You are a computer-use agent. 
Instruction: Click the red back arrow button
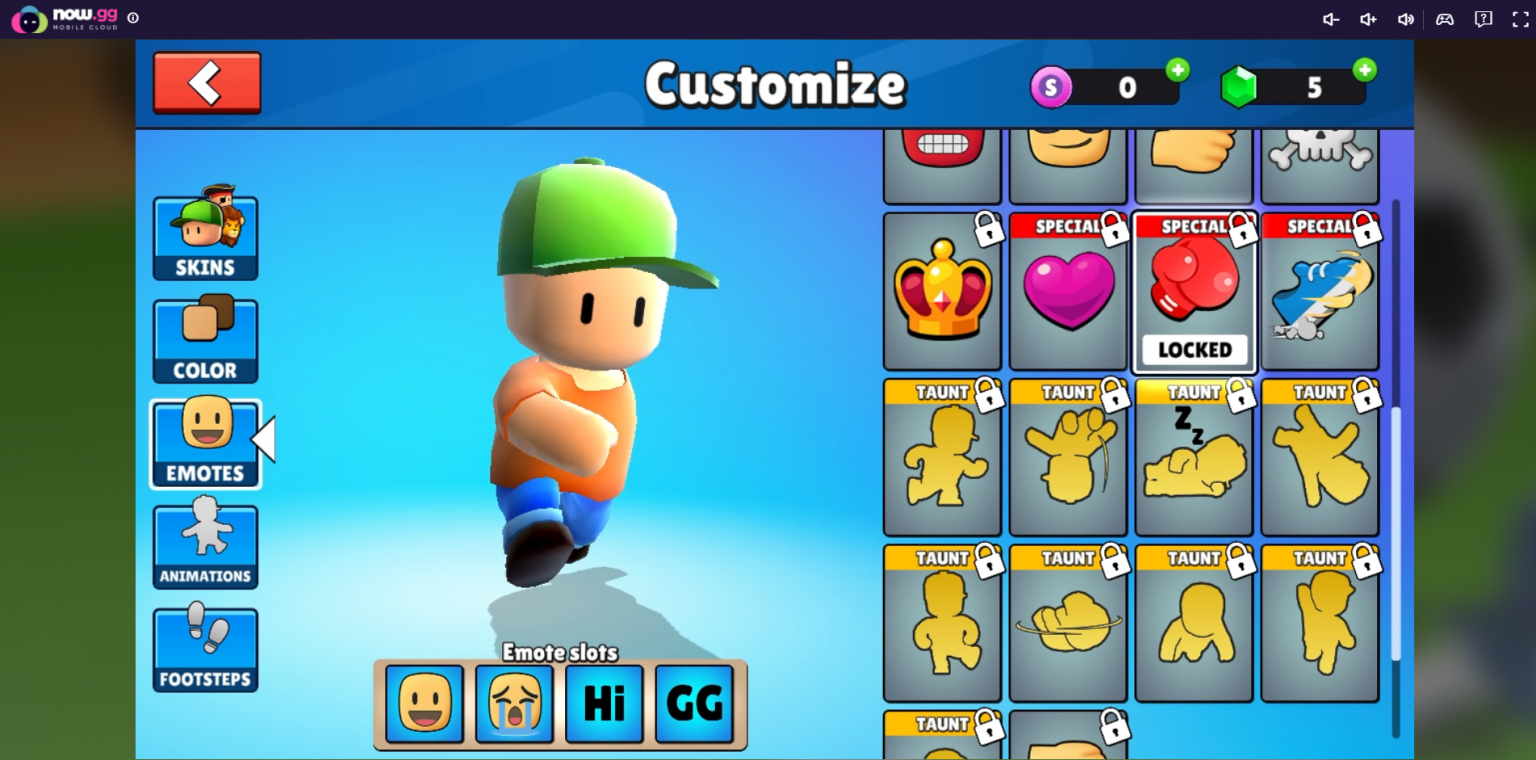click(x=206, y=83)
